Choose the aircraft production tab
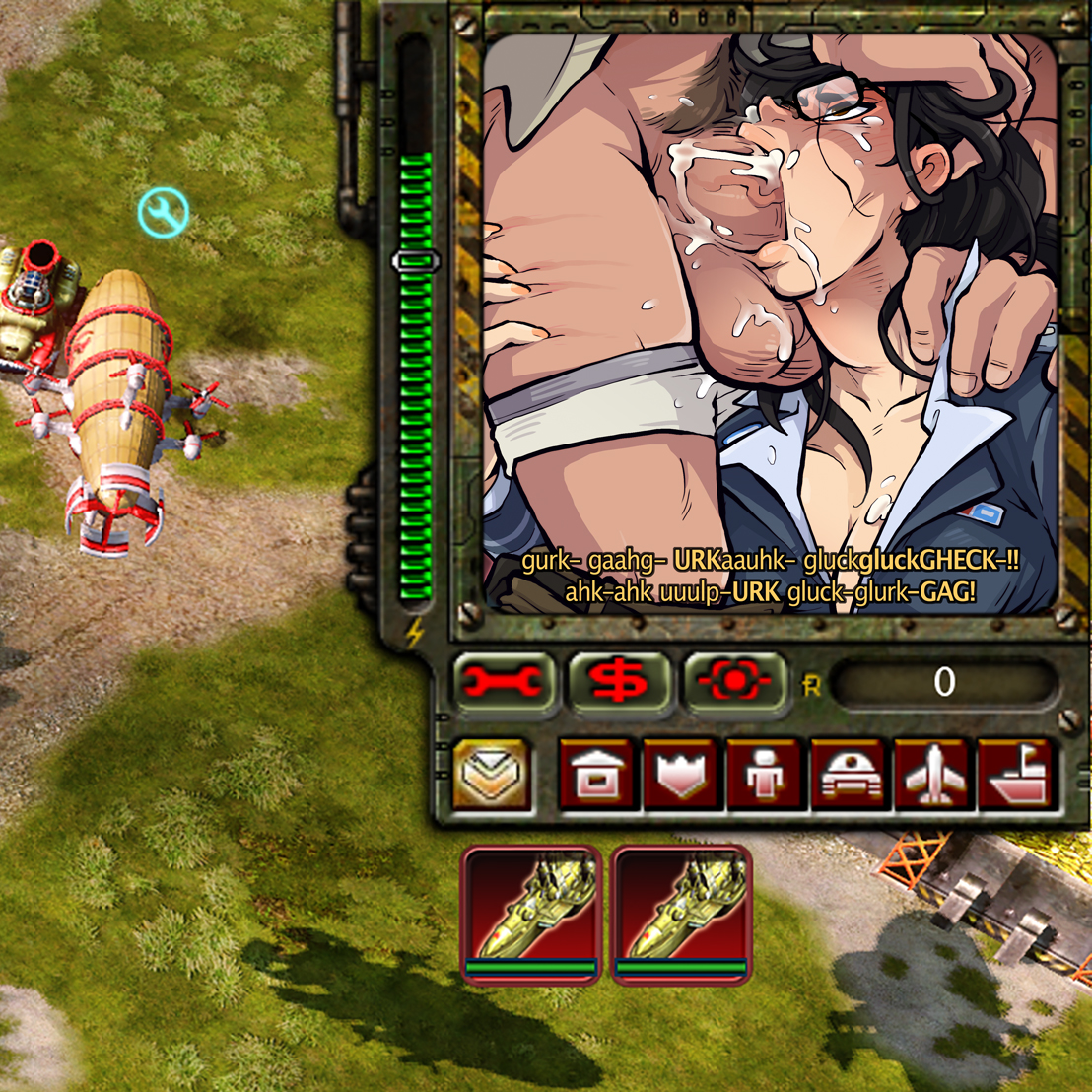 932,775
